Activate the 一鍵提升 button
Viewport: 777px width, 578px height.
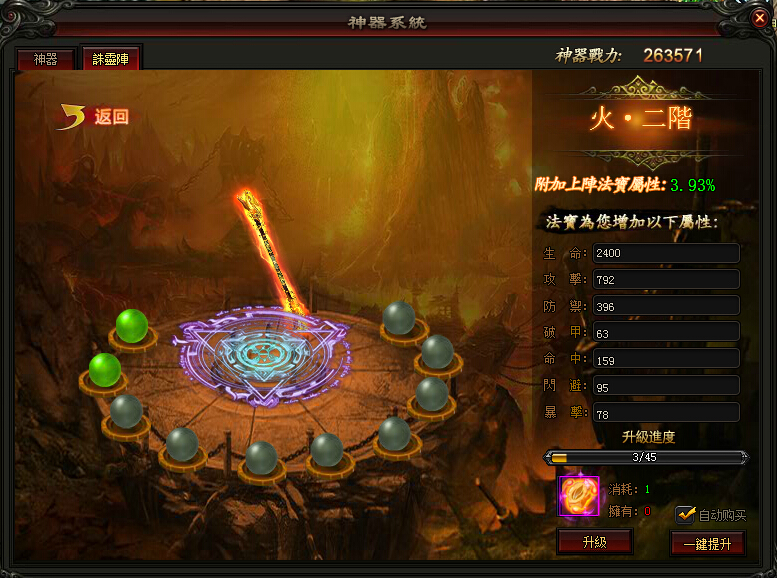[x=707, y=544]
